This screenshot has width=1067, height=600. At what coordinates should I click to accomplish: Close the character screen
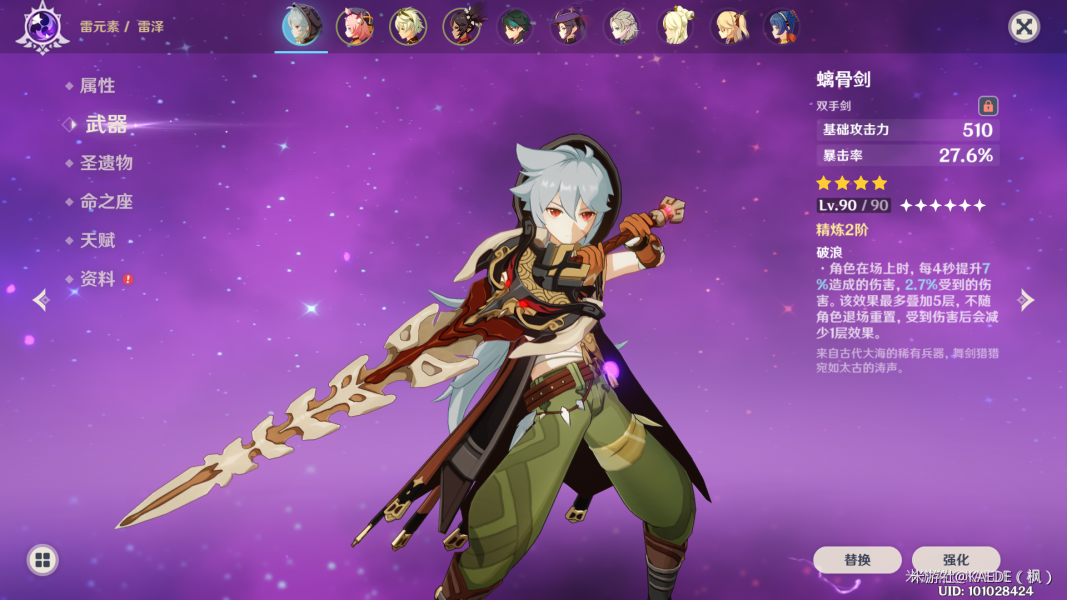(x=1024, y=26)
